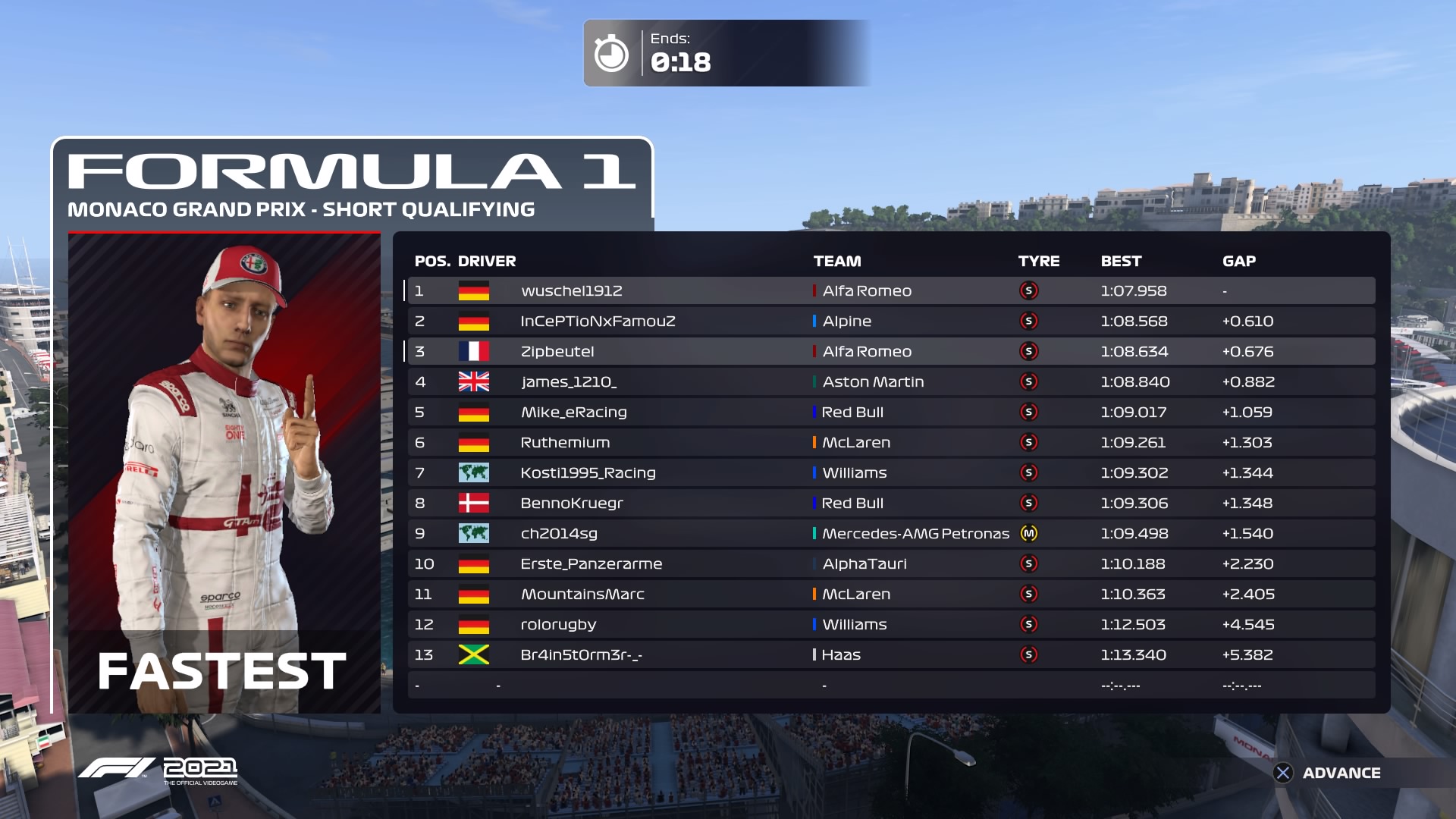Select Ruthemium's McLaren entry

[x=890, y=442]
